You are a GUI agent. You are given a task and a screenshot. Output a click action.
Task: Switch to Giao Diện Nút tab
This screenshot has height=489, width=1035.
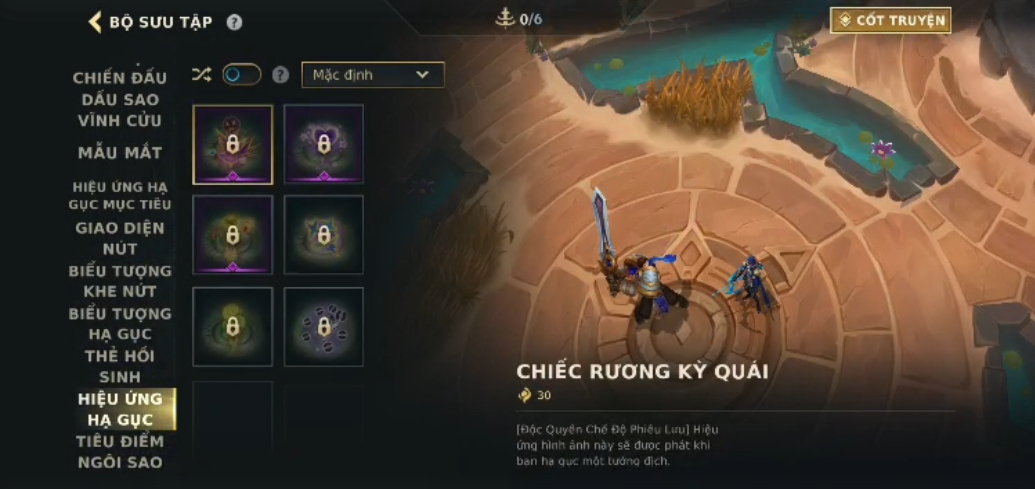[119, 238]
